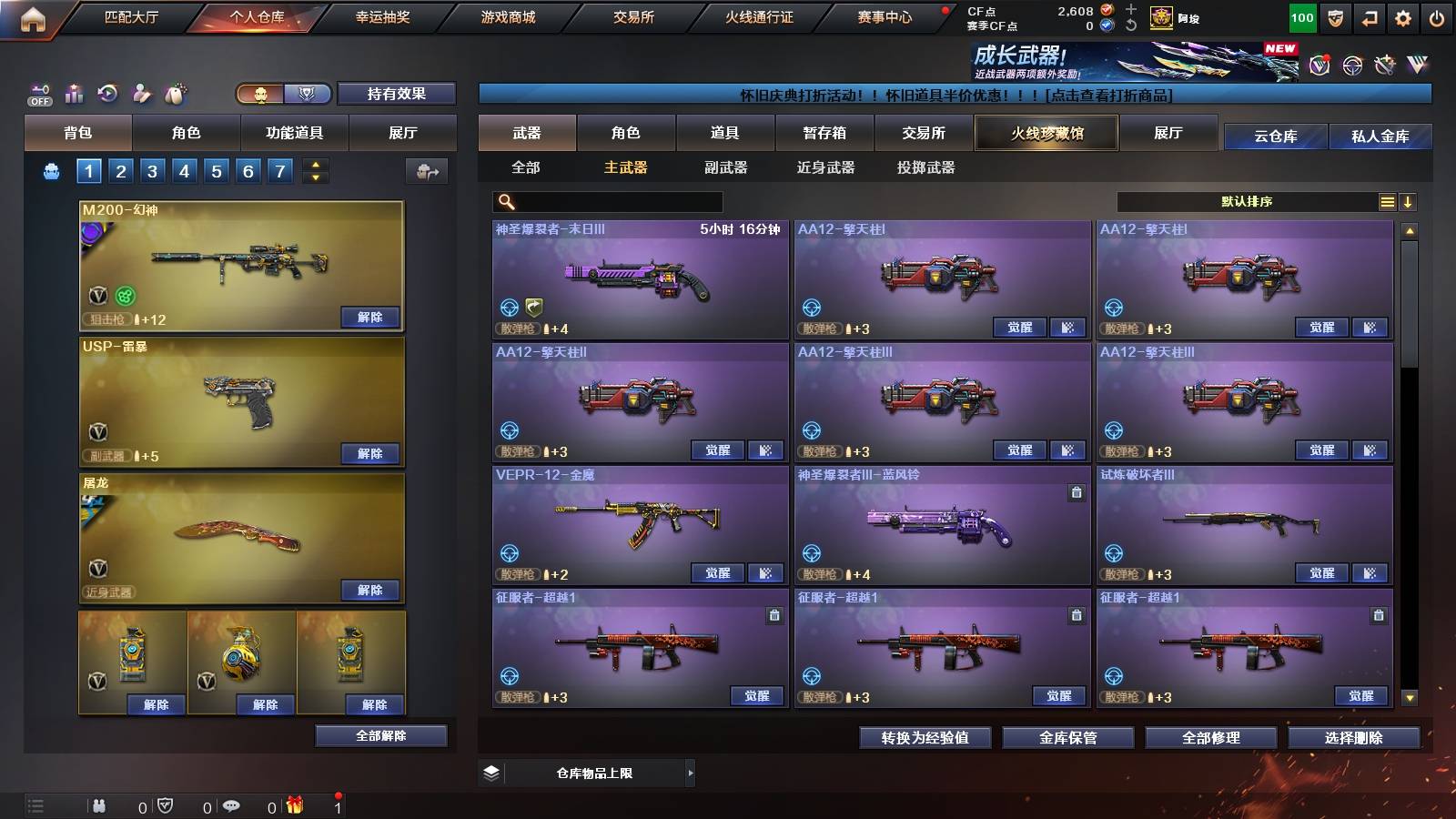
Task: Click the 觉醒 button on VEPR-12-金魔
Action: [x=719, y=573]
